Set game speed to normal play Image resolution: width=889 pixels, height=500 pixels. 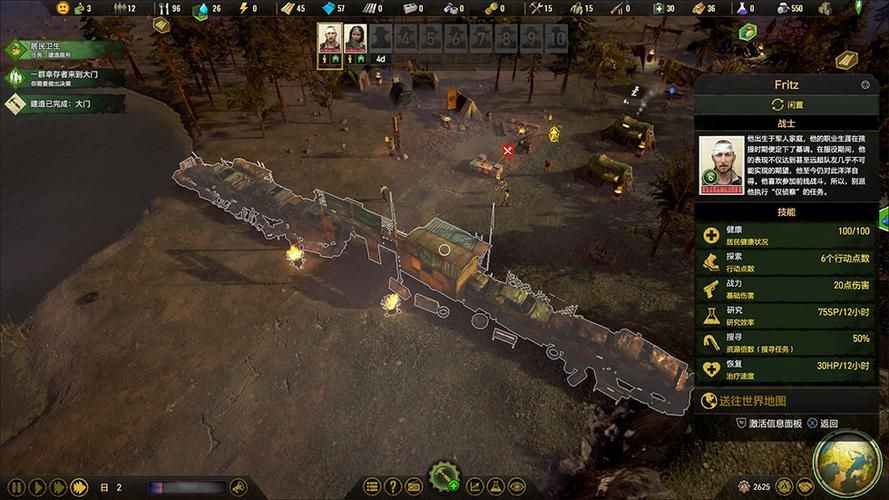point(36,488)
